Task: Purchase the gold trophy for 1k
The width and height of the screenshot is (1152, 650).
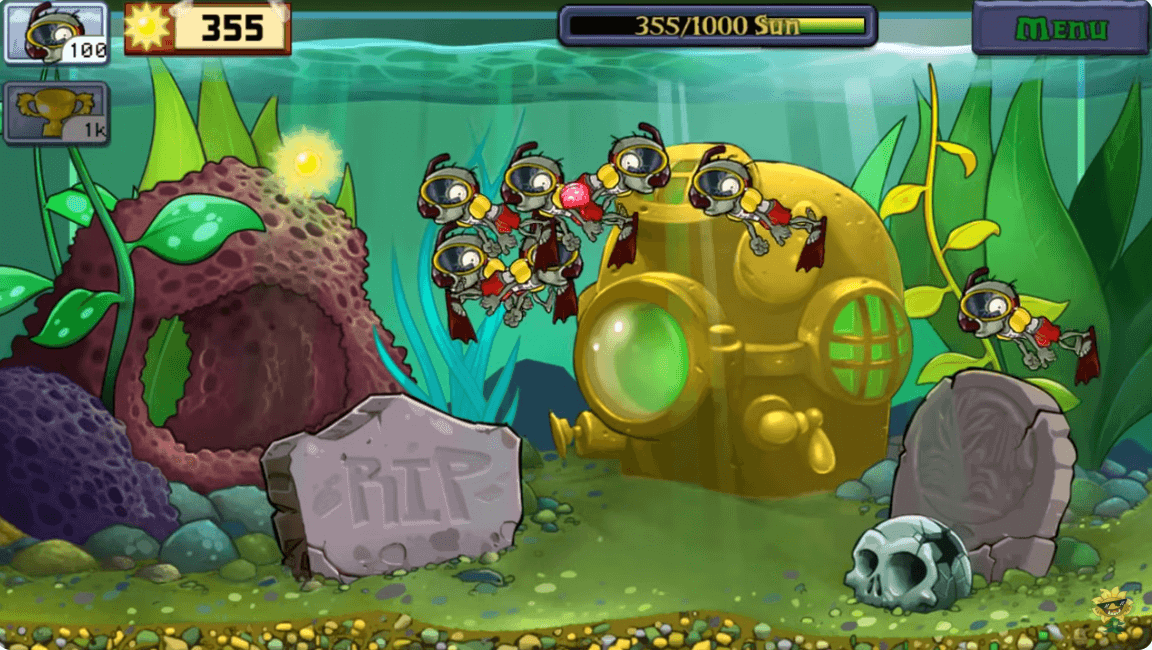Action: 56,112
